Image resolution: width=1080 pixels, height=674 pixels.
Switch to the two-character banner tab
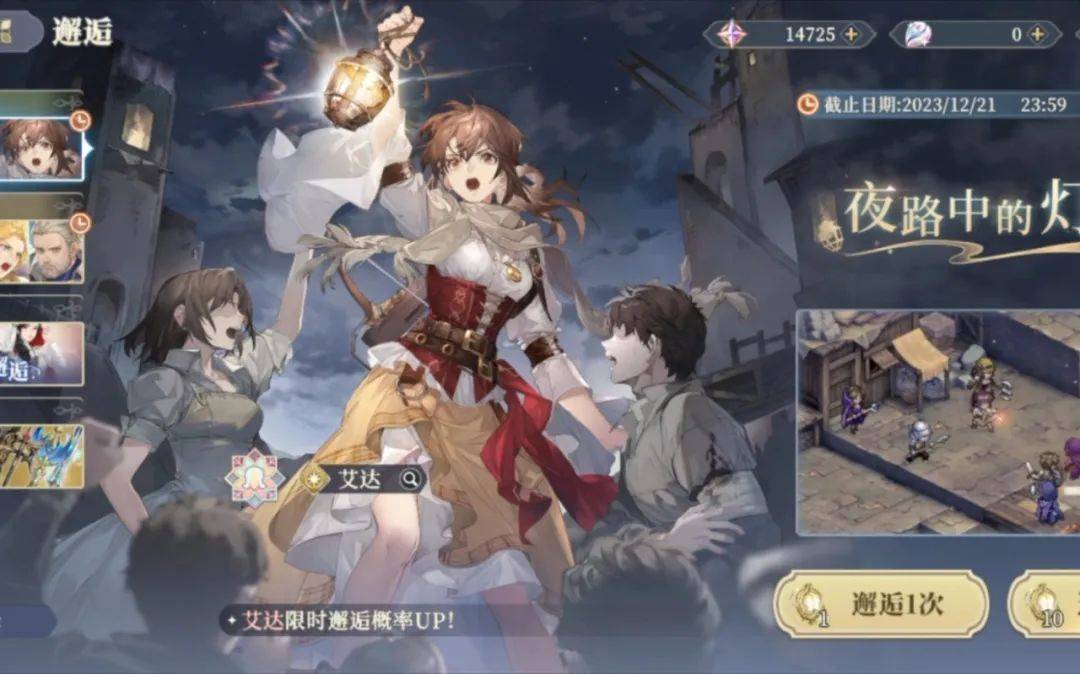[40, 250]
